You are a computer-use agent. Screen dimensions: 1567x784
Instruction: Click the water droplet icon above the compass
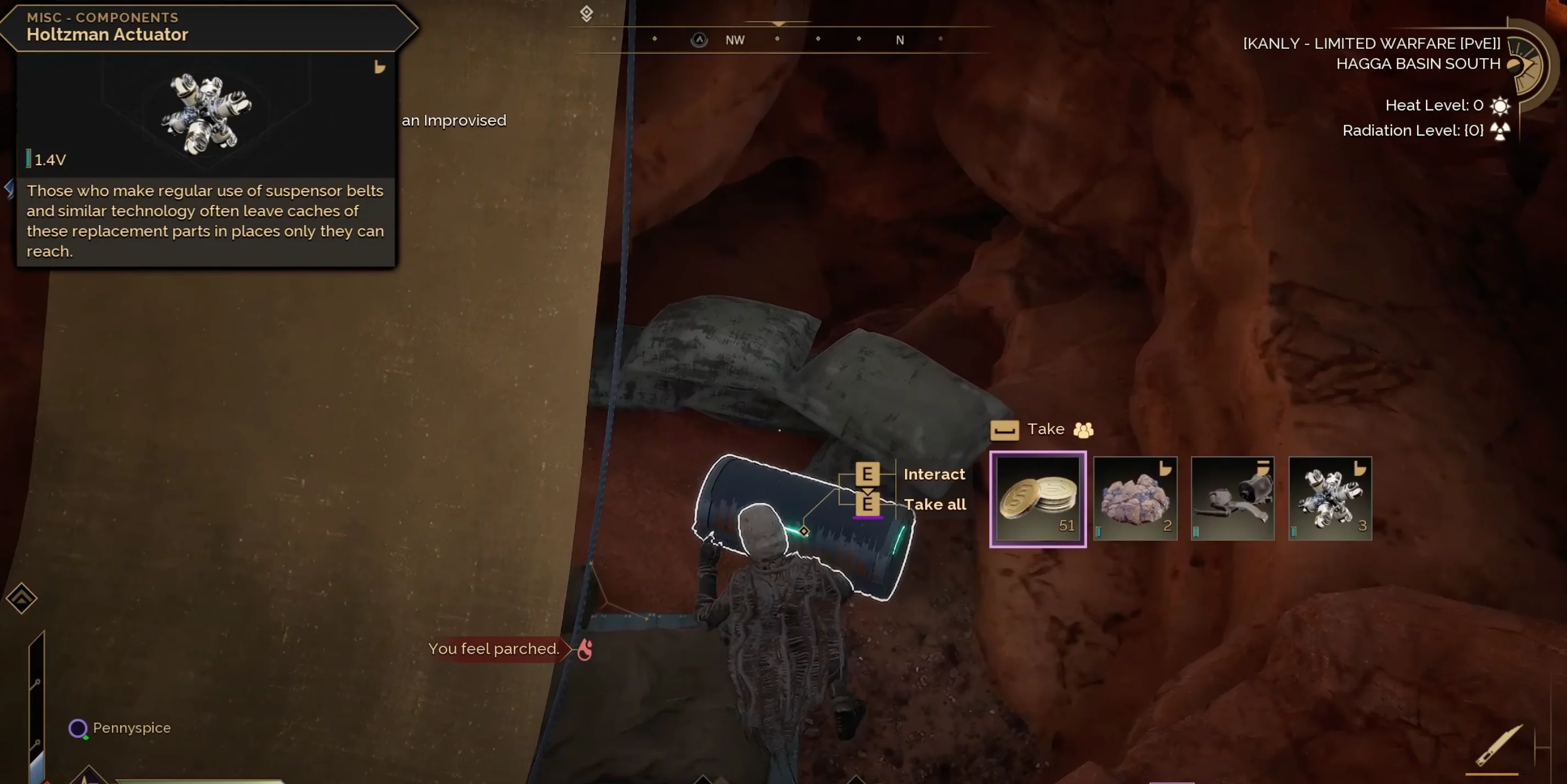click(x=586, y=13)
